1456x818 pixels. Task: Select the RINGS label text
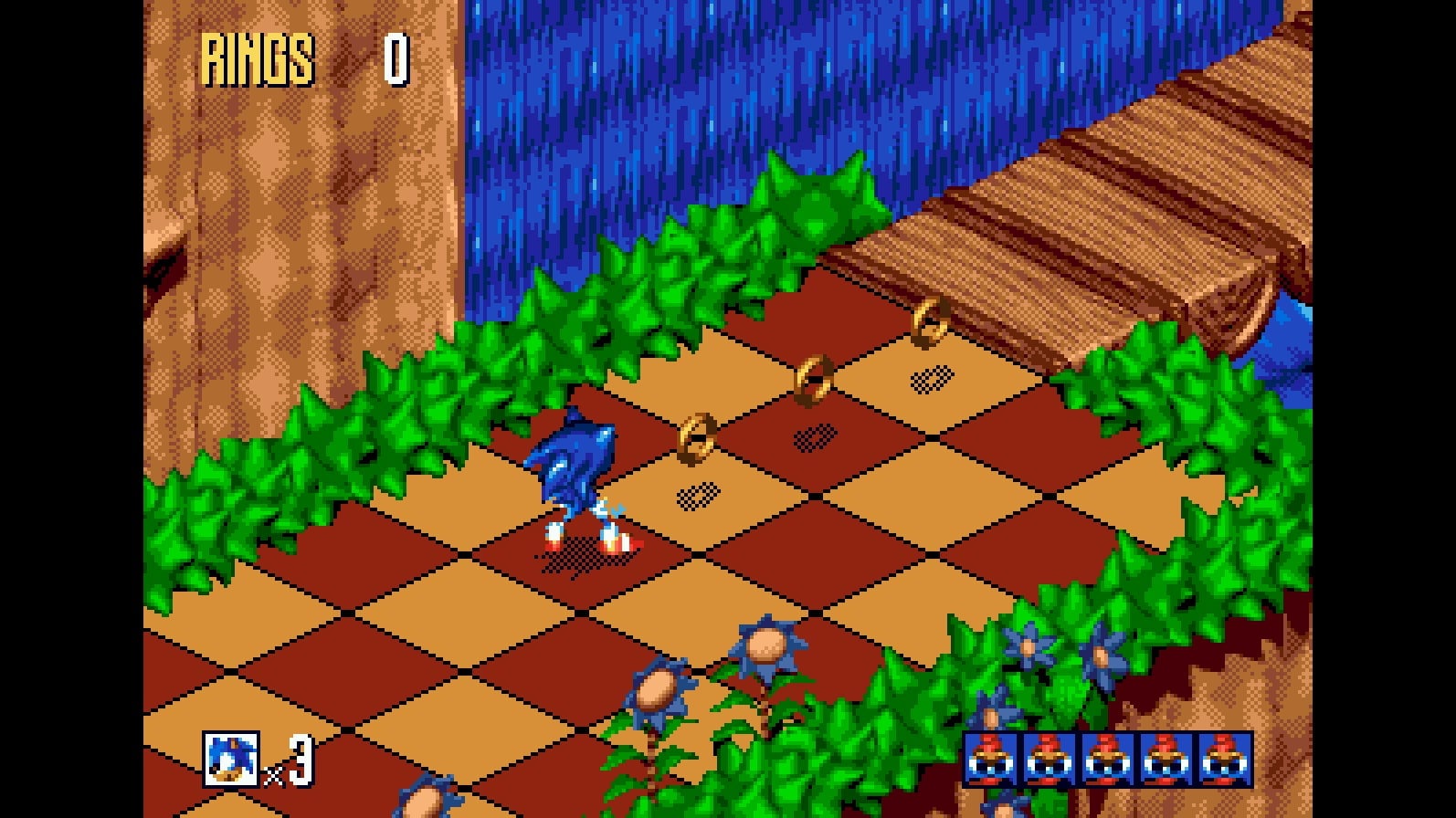click(x=258, y=57)
